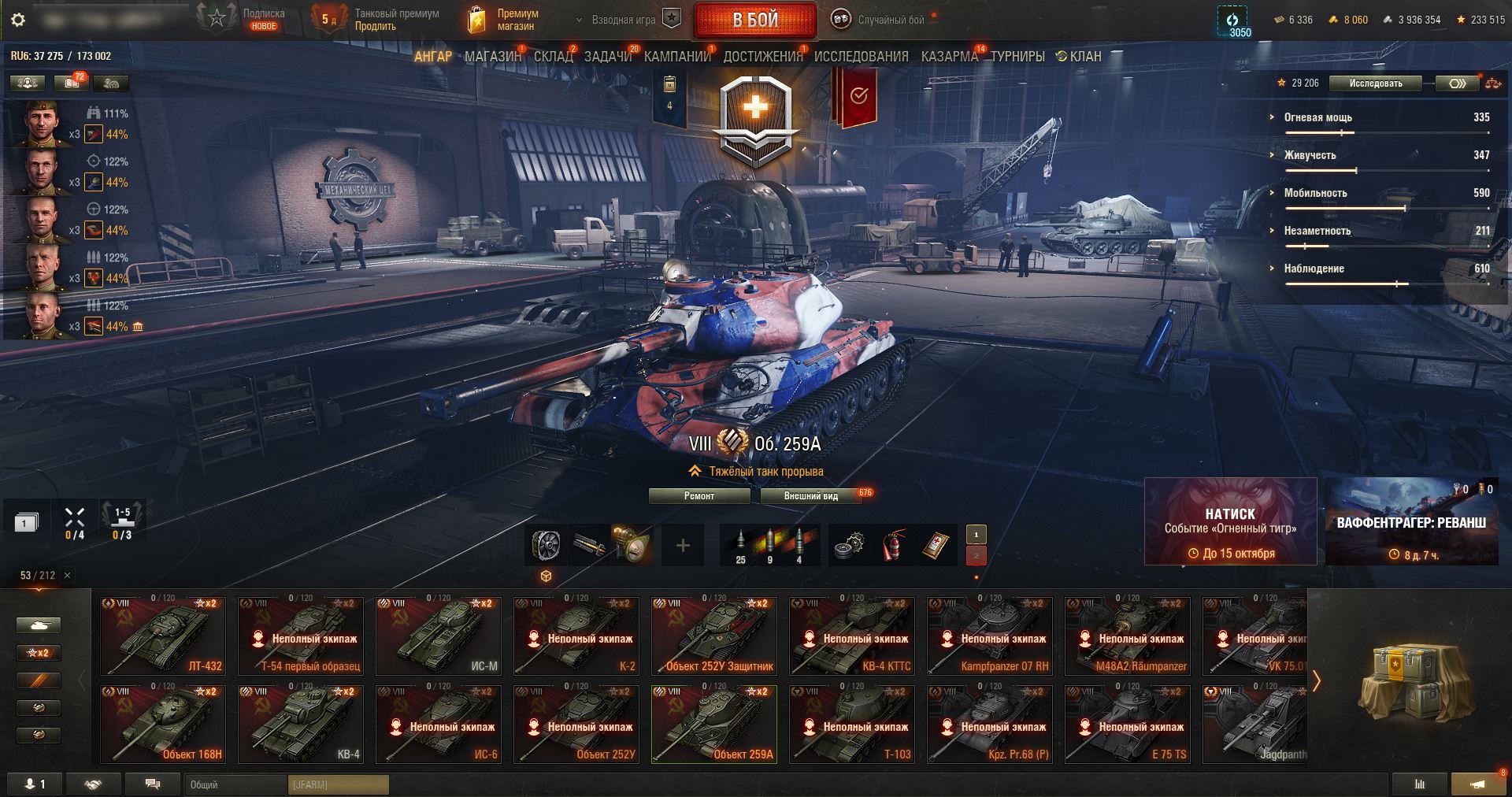Open the Натиск event banner
The image size is (1512, 797).
(1230, 521)
